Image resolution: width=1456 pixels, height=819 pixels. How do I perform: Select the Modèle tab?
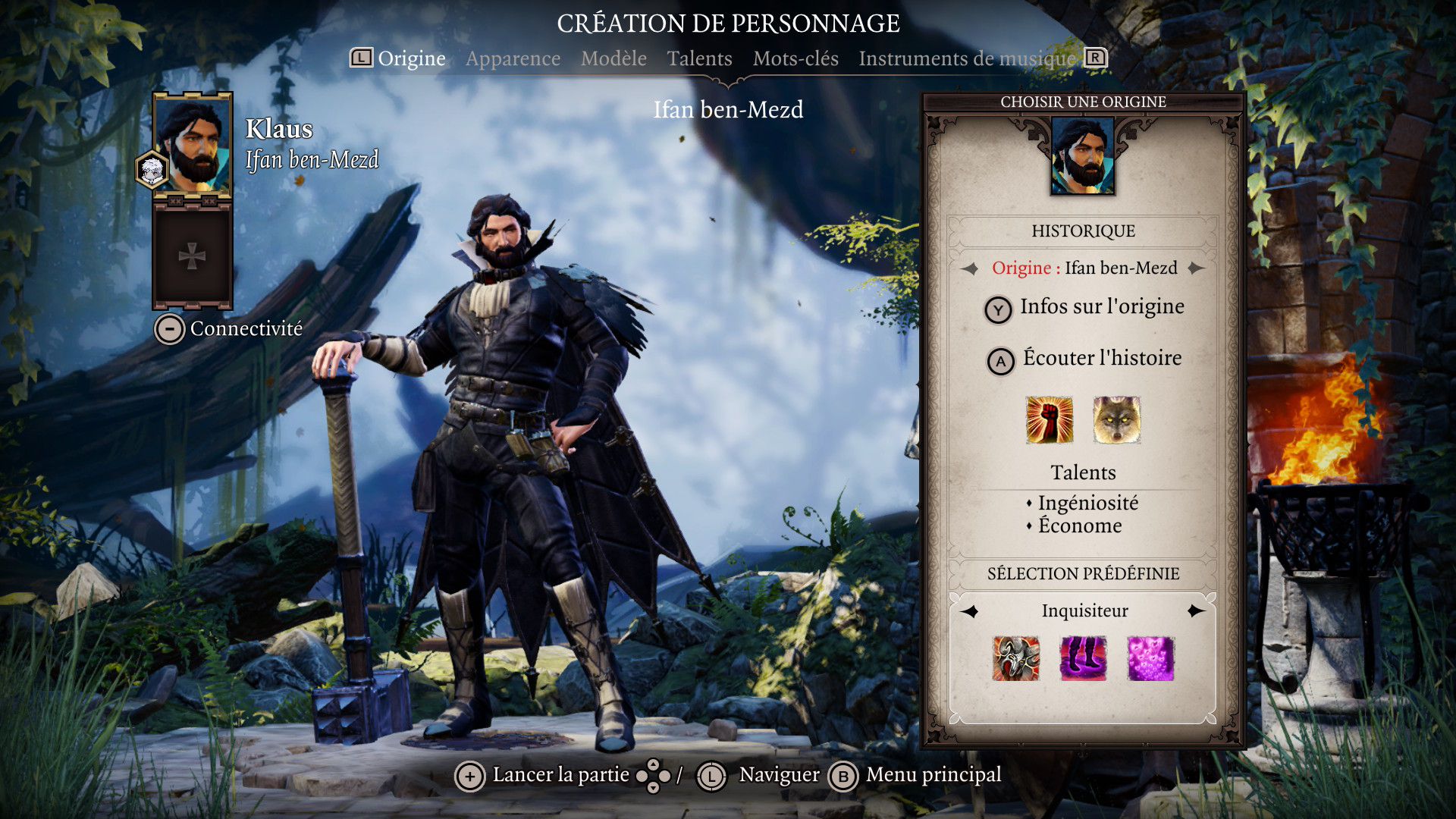point(613,58)
